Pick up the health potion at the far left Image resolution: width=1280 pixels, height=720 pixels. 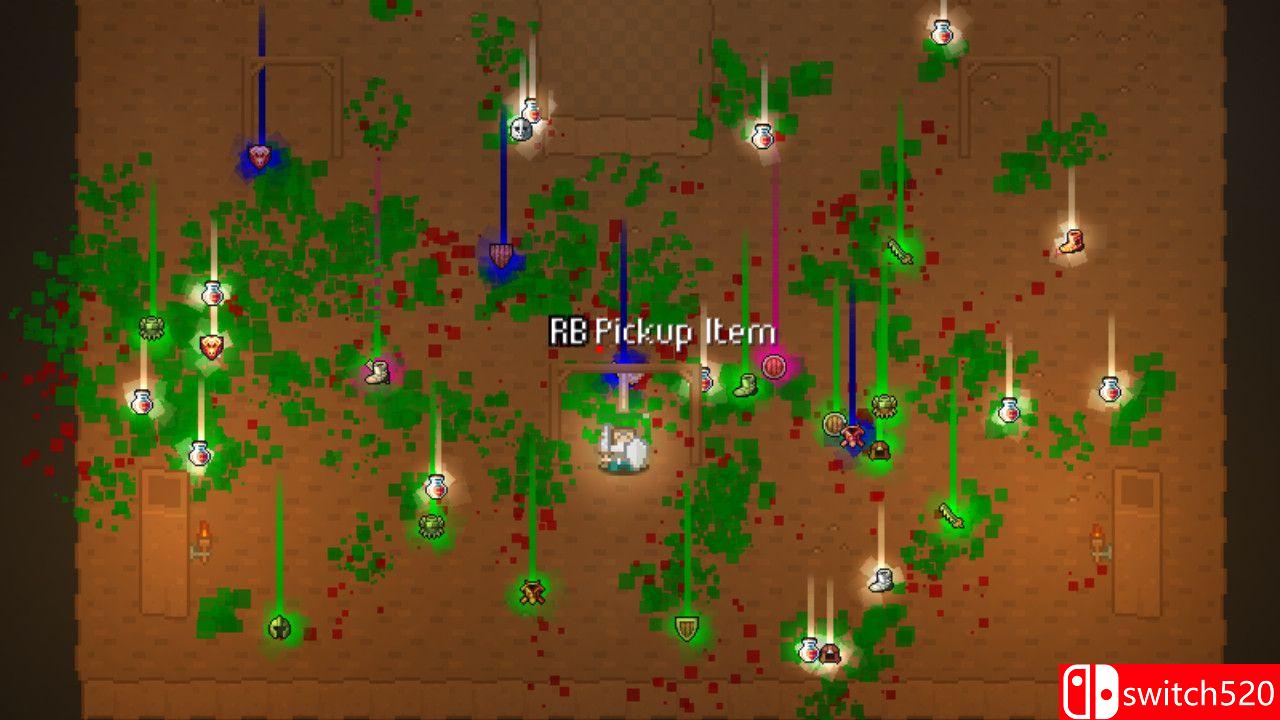click(141, 402)
